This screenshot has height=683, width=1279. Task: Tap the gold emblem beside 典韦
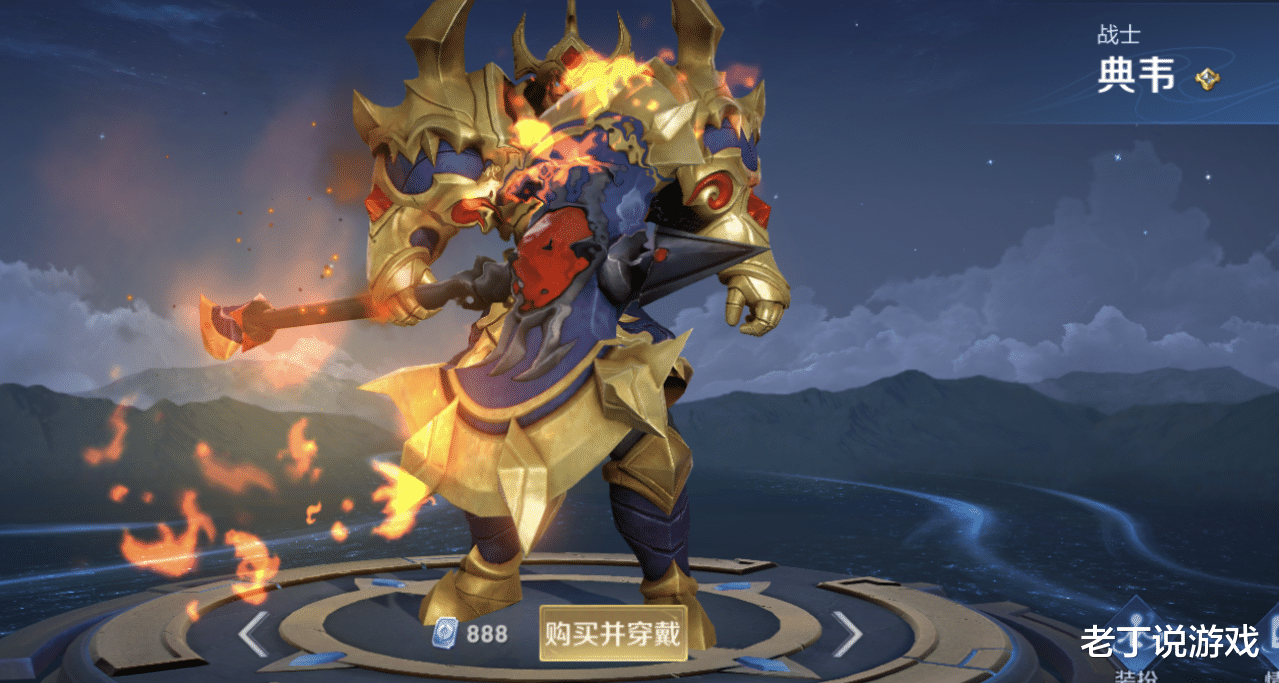(1207, 79)
